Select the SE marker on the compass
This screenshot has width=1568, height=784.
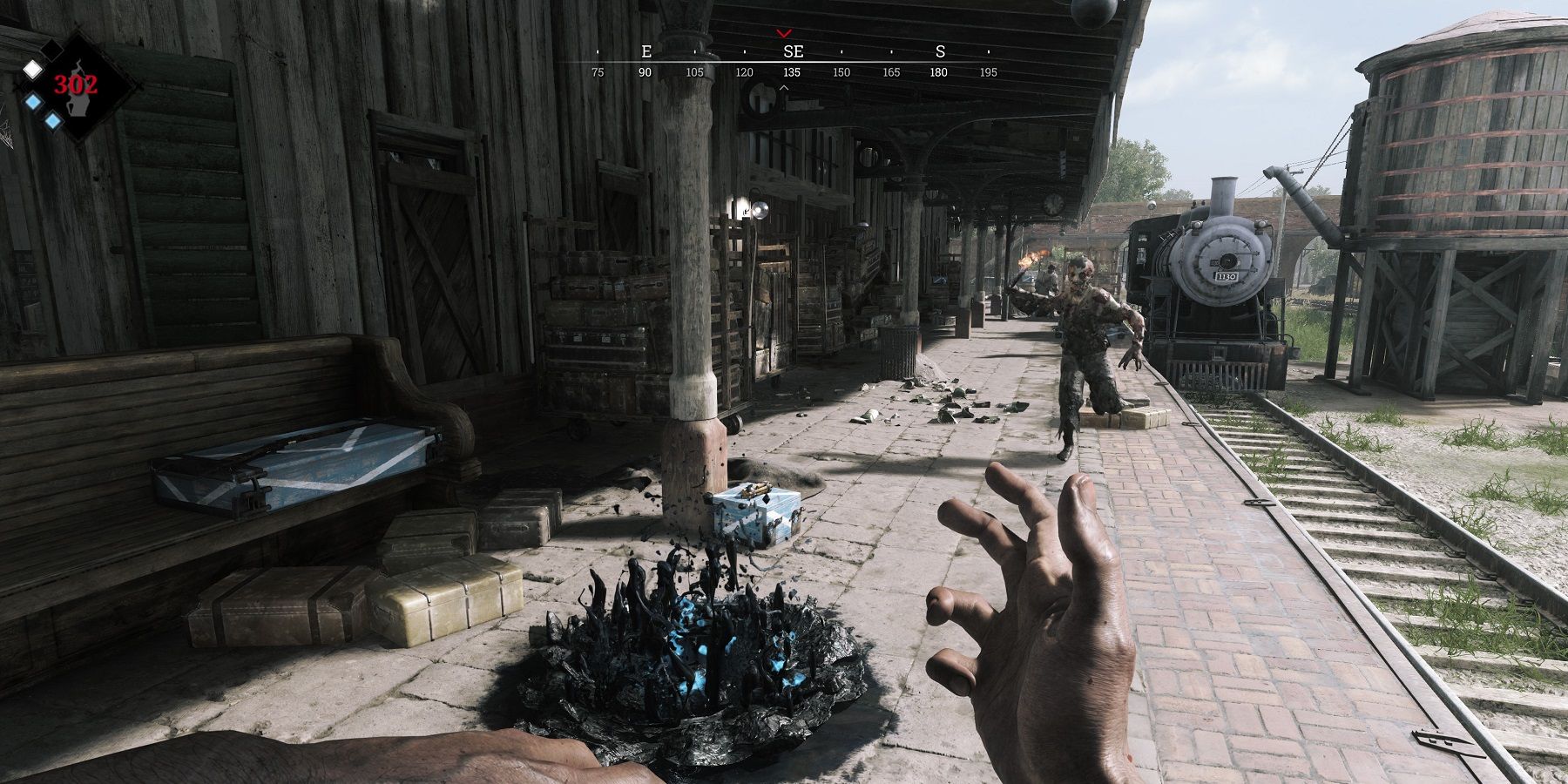[x=794, y=51]
